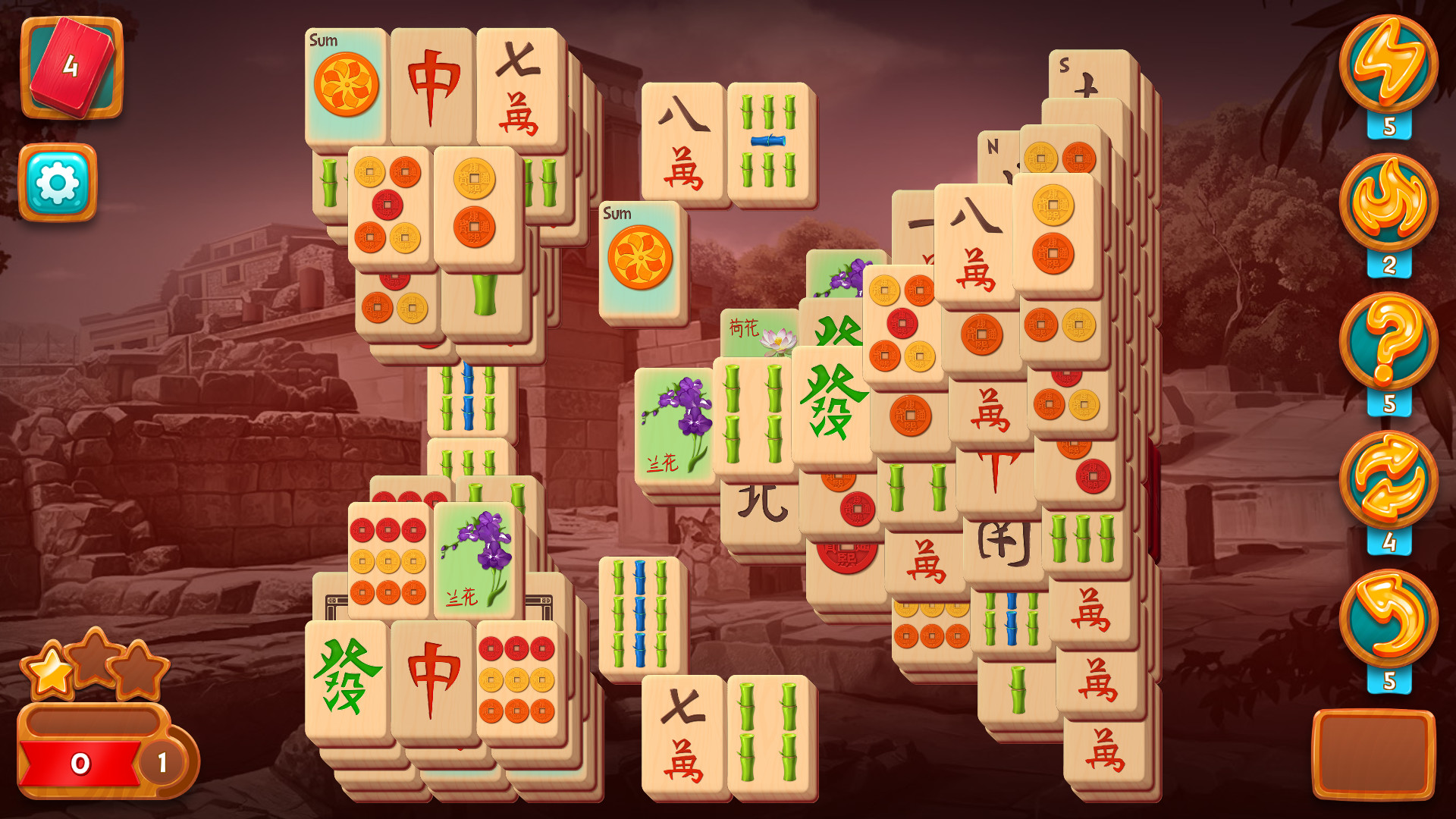The width and height of the screenshot is (1456, 819).
Task: Select the nine coins tile near bottom left
Action: coord(516,679)
